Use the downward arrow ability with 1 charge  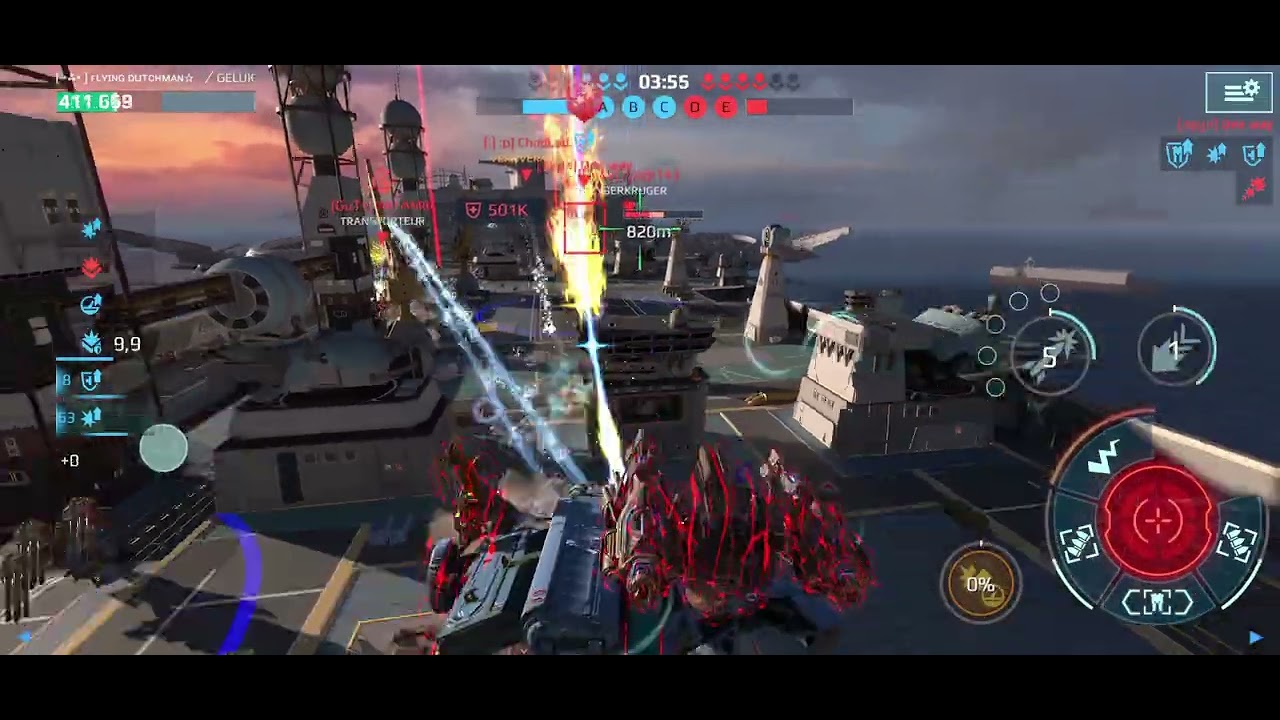click(x=1177, y=348)
